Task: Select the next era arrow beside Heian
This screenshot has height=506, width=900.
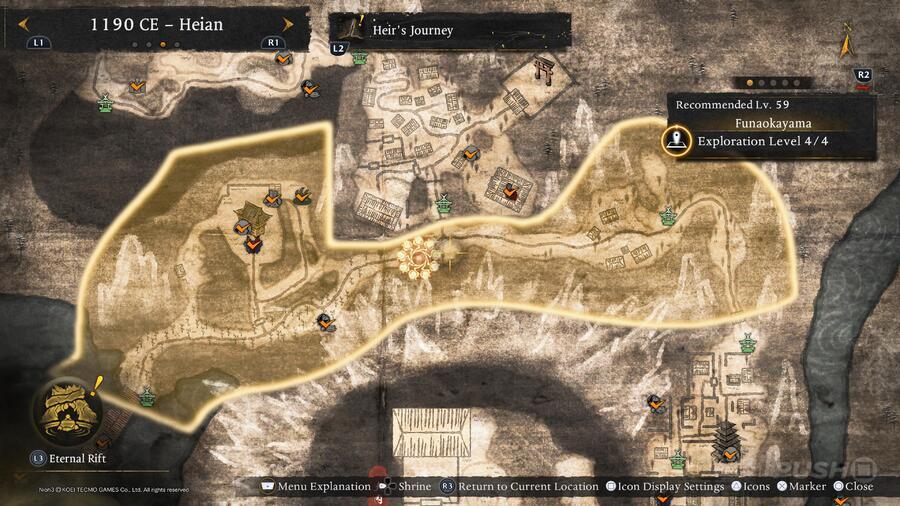Action: pyautogui.click(x=289, y=24)
